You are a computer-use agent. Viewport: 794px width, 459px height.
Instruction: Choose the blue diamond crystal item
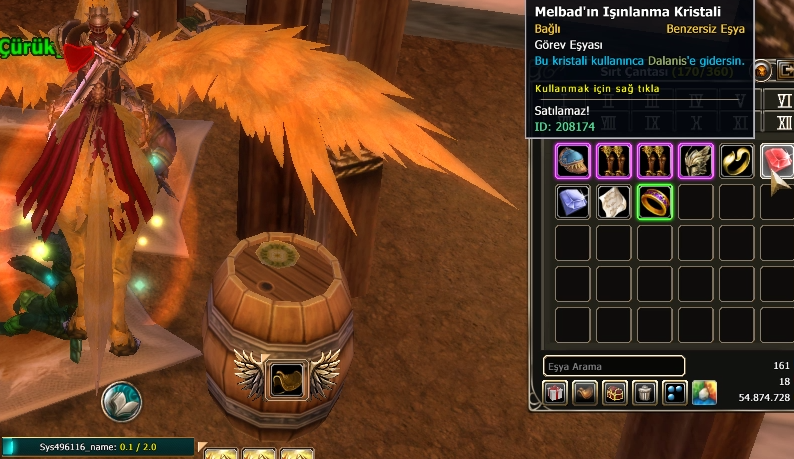pyautogui.click(x=573, y=202)
